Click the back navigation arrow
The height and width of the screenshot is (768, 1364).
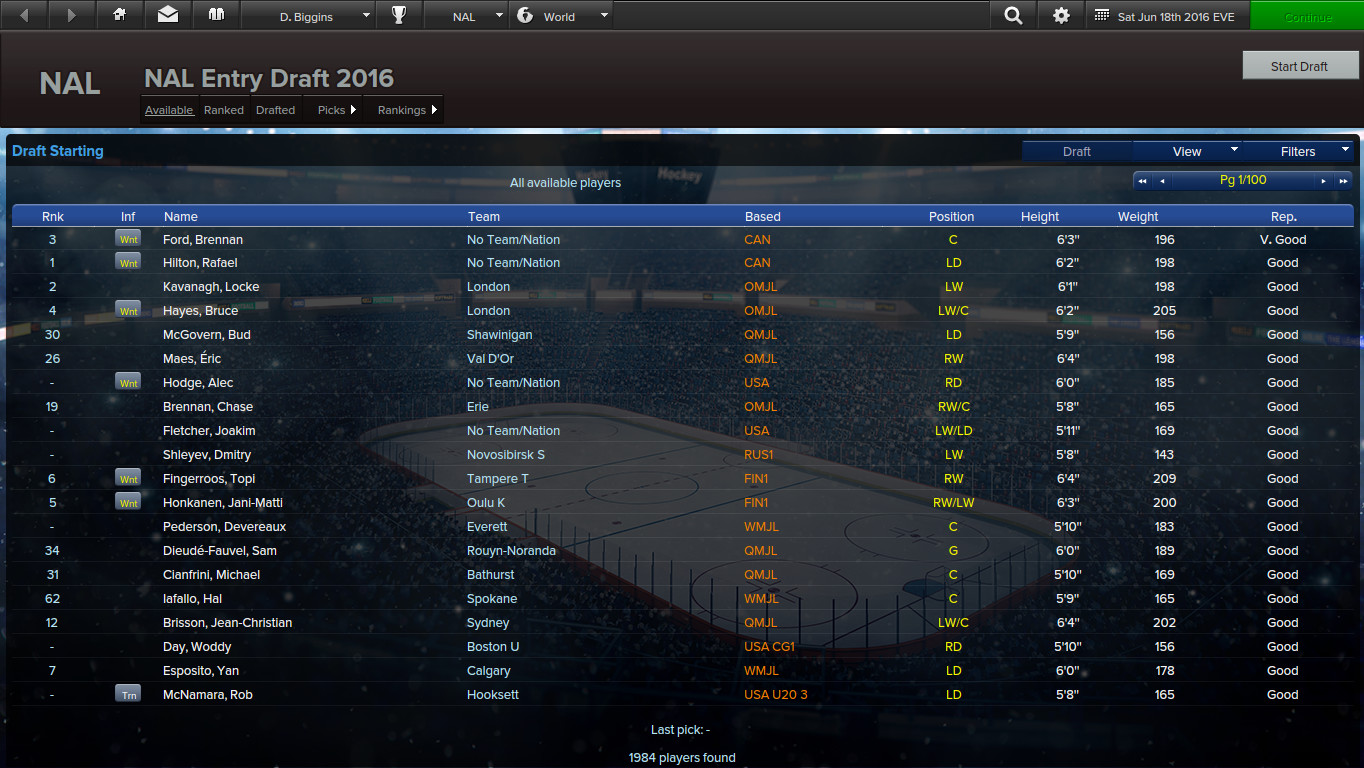(22, 15)
